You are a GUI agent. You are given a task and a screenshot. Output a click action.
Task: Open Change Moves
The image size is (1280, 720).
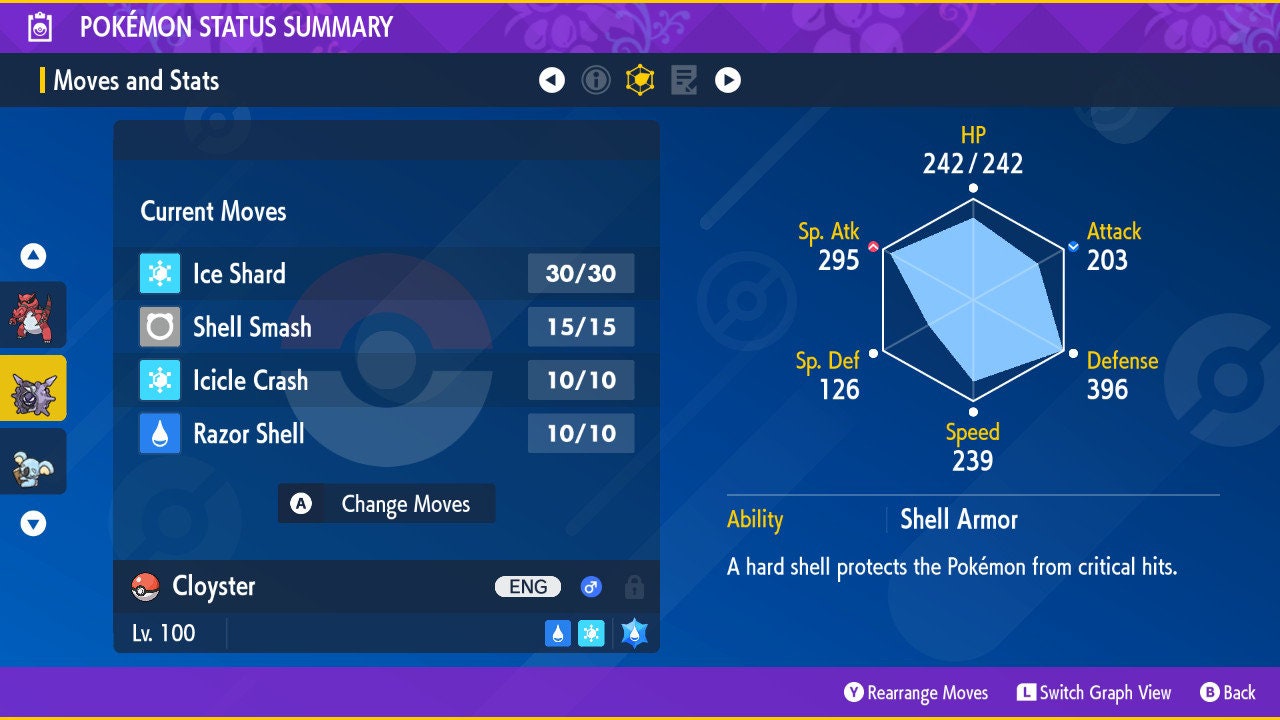[x=386, y=504]
